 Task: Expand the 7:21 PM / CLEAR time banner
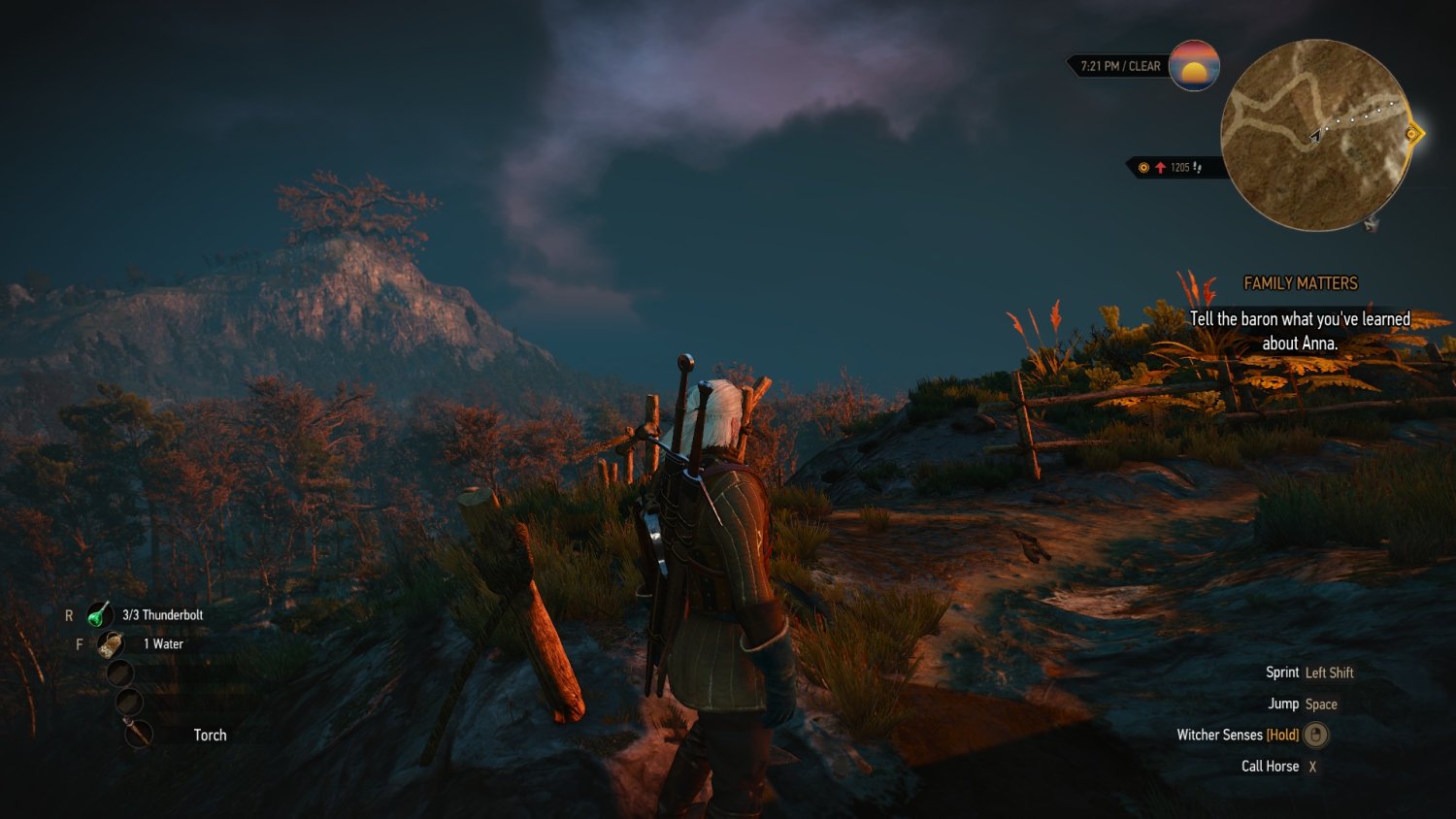pos(1118,66)
